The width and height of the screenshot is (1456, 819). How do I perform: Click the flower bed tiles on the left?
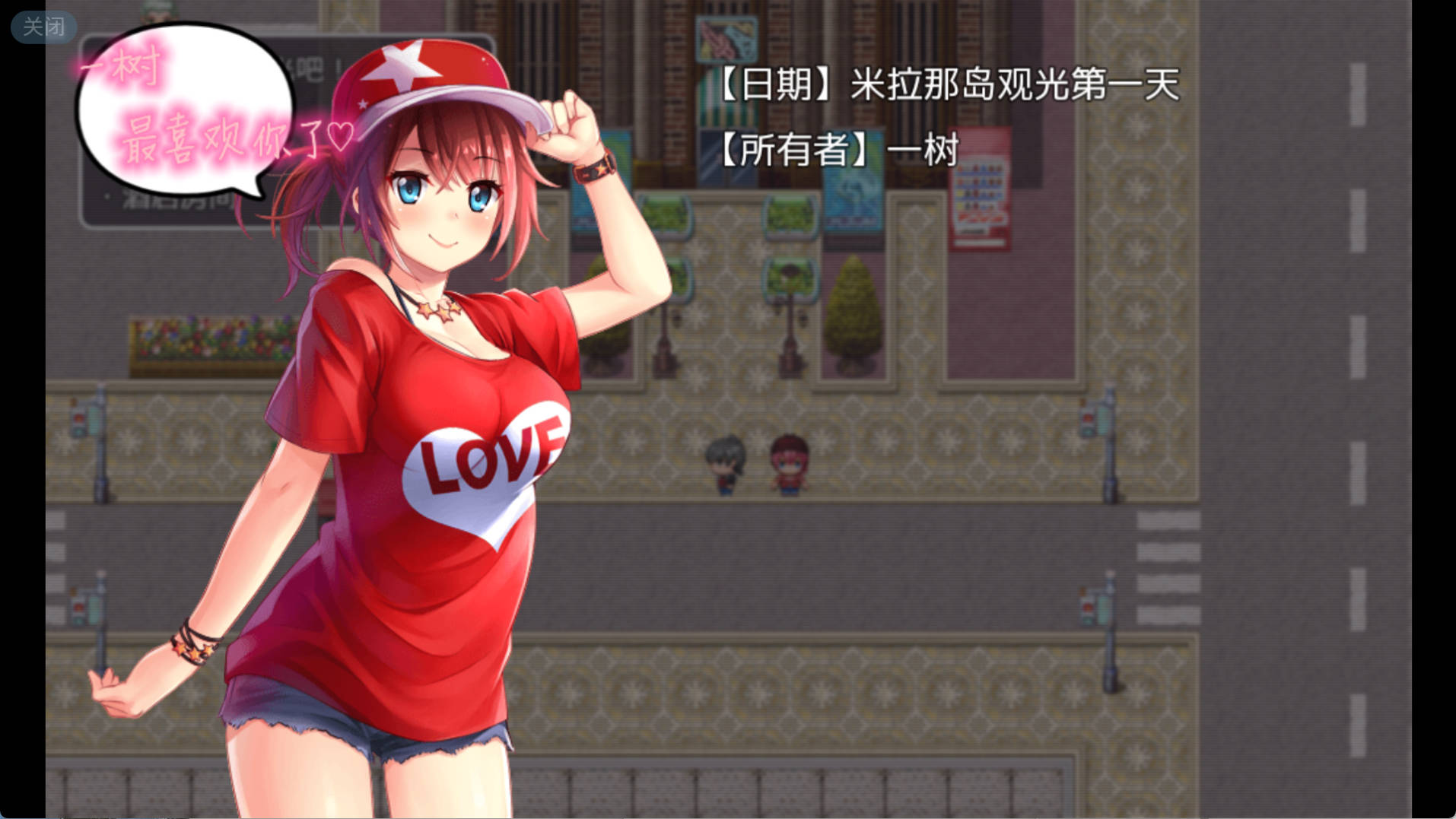[213, 338]
